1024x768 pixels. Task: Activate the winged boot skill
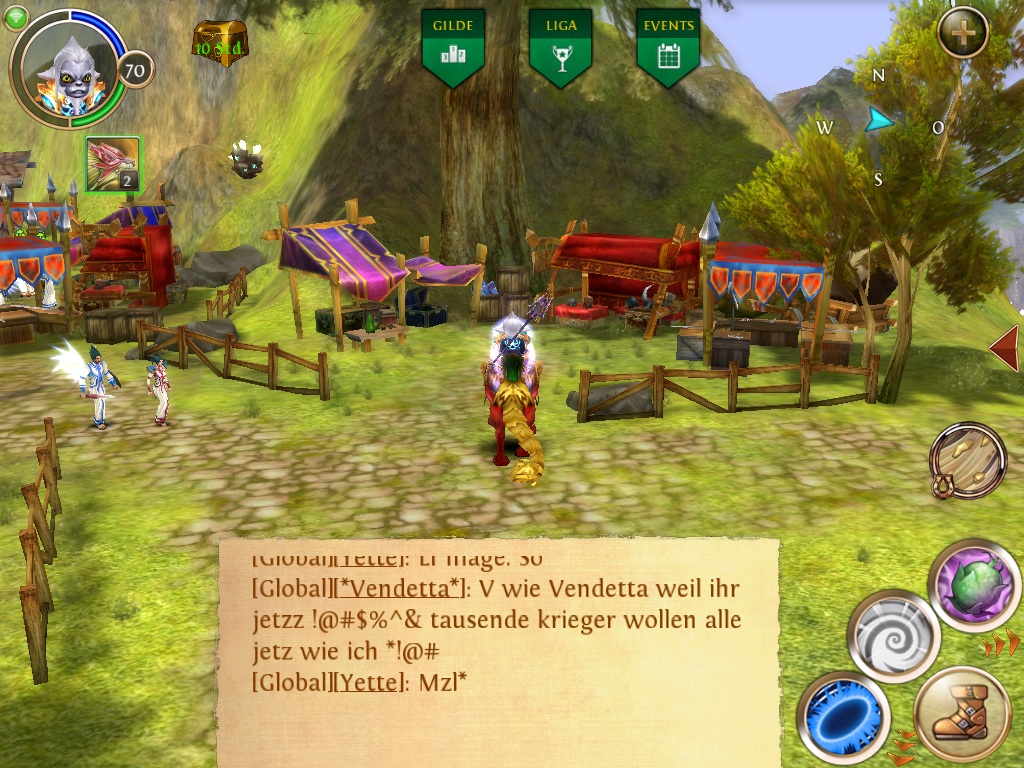tap(963, 716)
